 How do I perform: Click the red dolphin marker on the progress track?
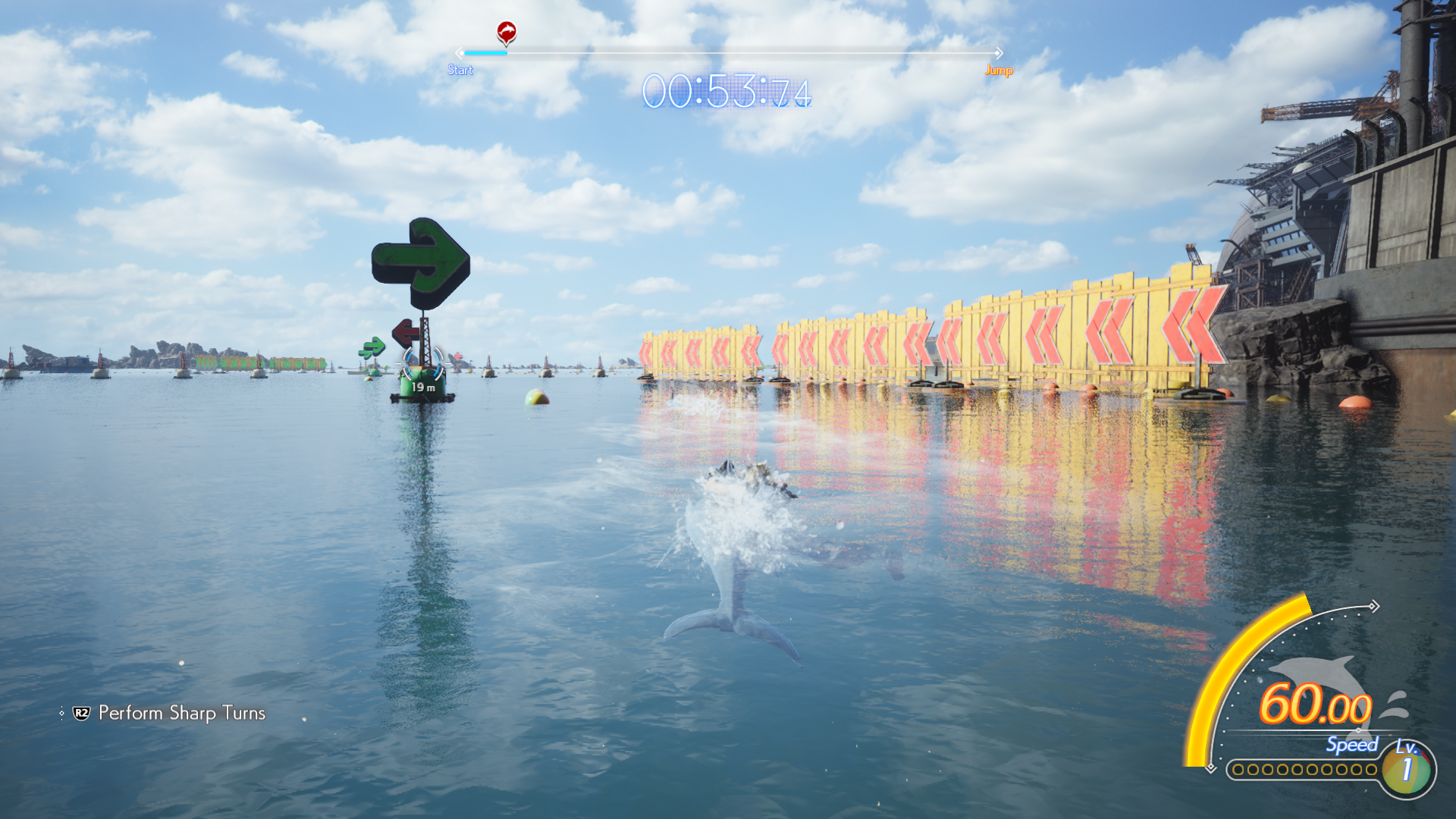click(x=506, y=33)
